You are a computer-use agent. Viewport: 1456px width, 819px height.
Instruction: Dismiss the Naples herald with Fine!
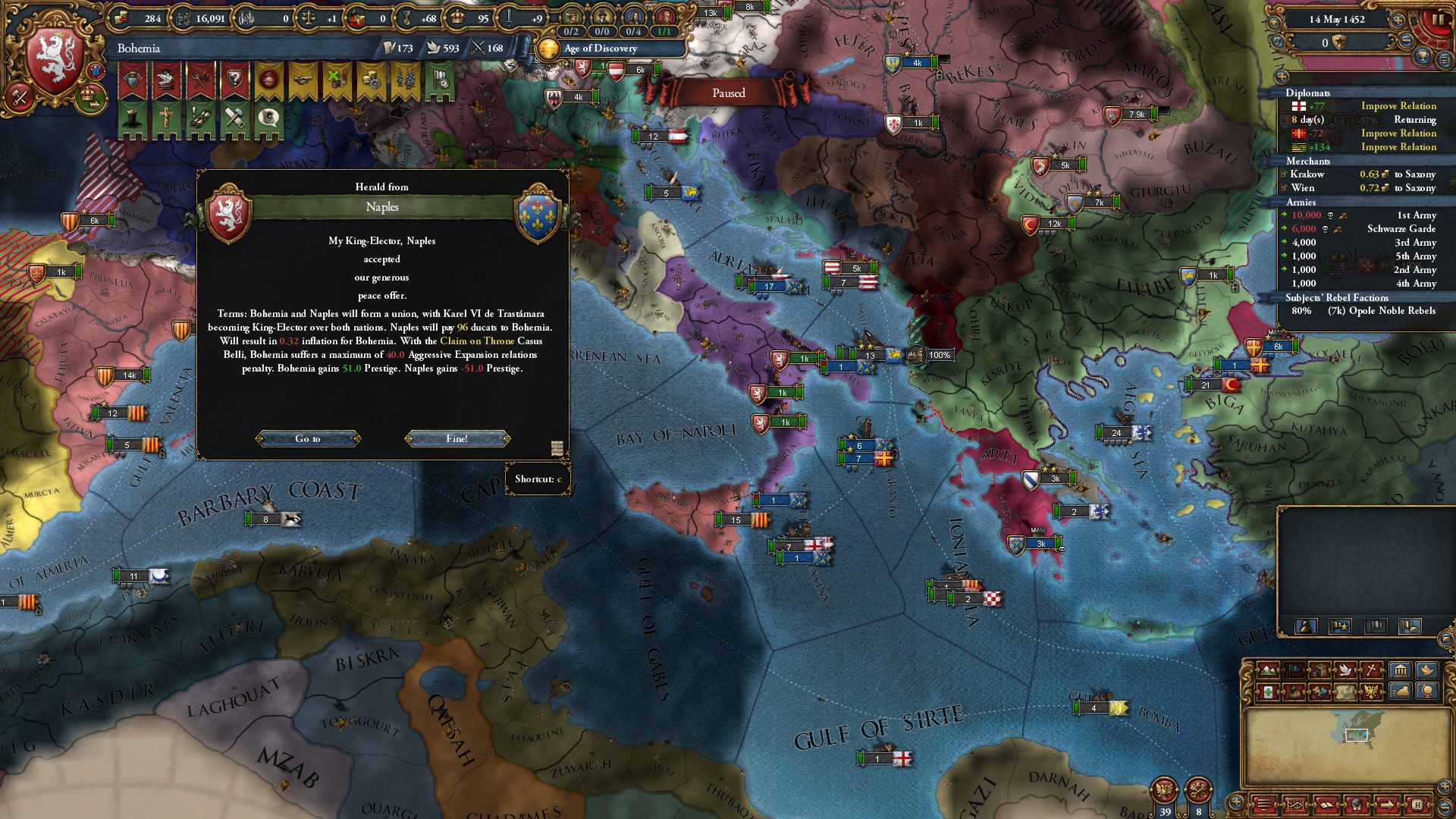point(457,438)
